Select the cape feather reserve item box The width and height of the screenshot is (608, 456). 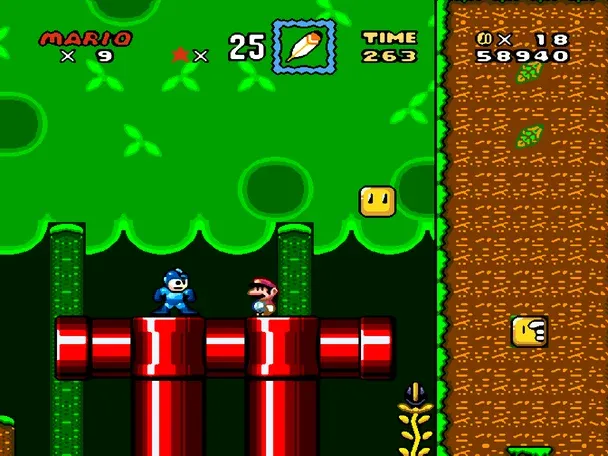point(304,45)
